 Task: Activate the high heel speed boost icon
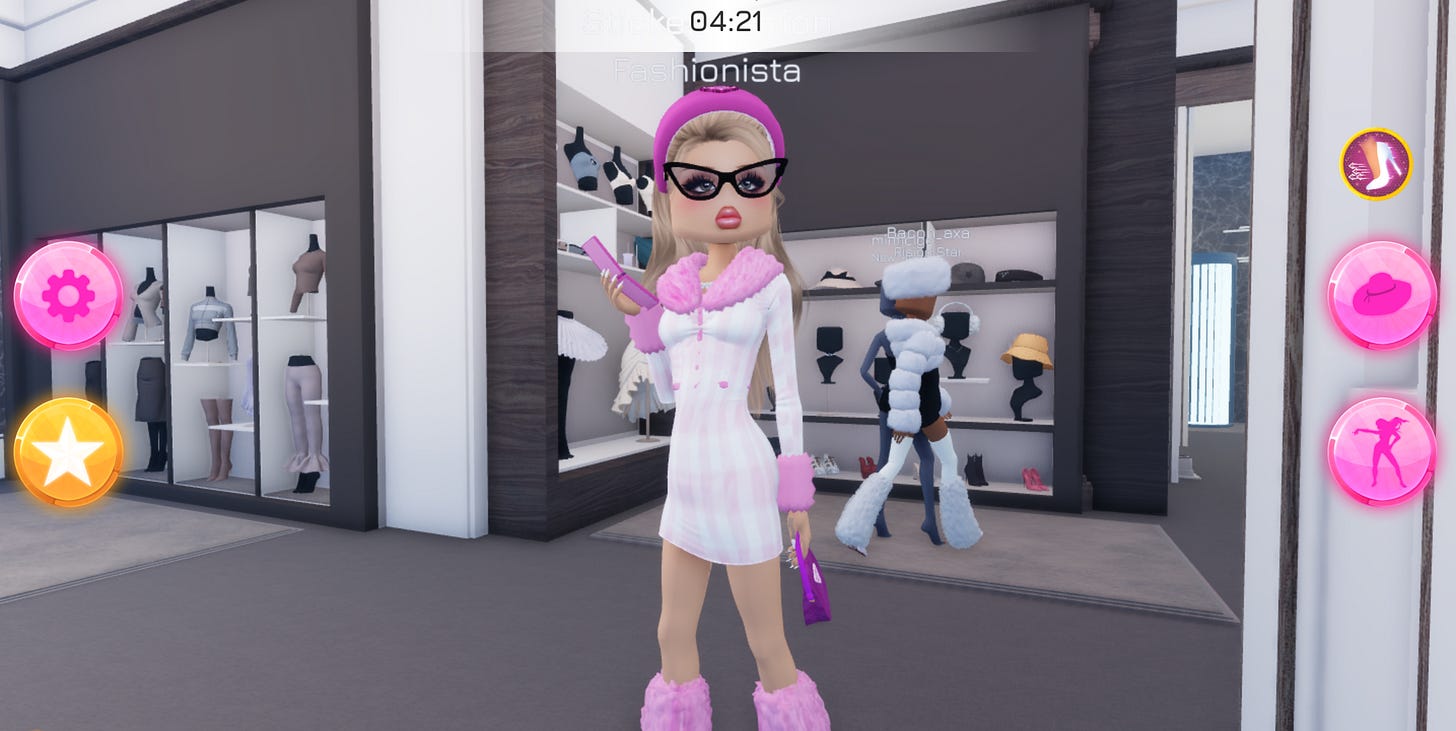[x=1377, y=165]
